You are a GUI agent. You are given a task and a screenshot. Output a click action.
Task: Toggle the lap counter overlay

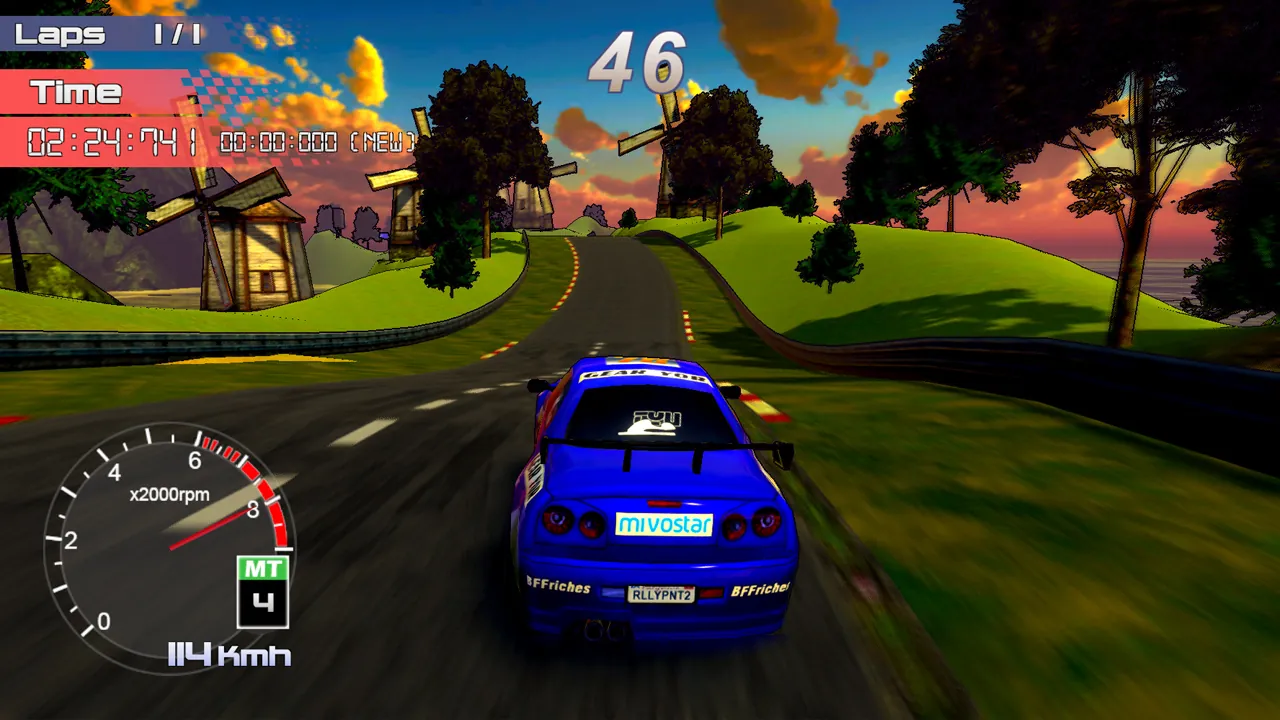click(x=100, y=31)
